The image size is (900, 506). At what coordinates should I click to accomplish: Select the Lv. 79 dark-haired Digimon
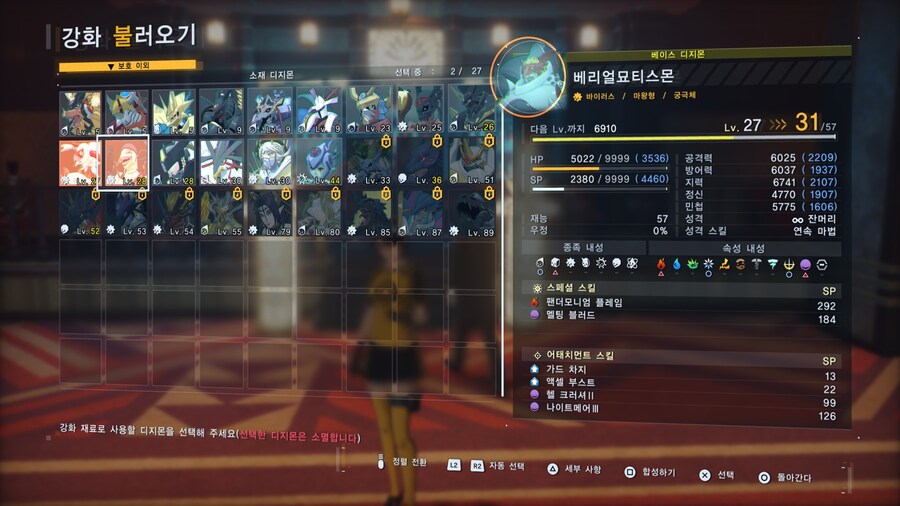(272, 212)
